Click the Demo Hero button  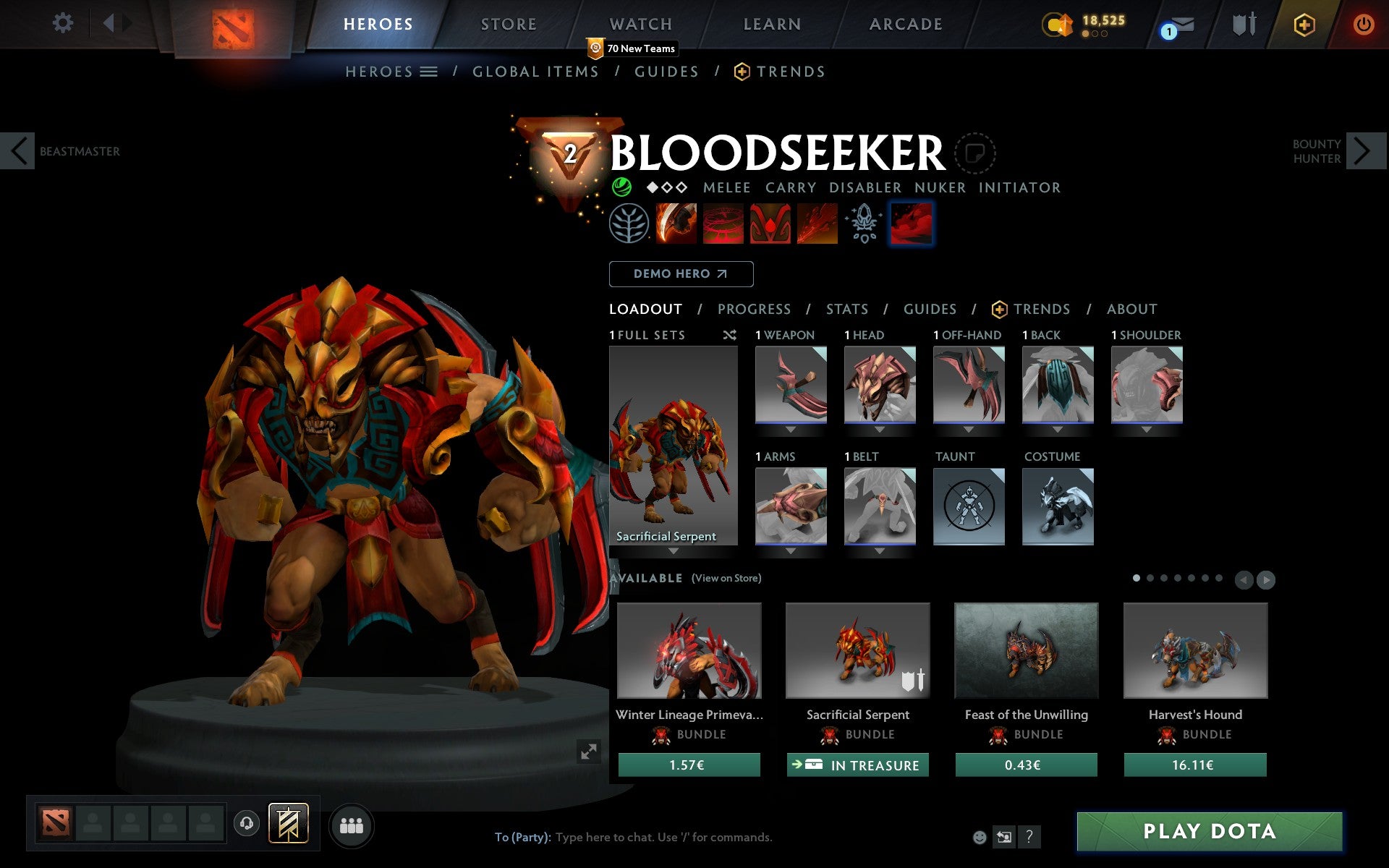point(681,274)
